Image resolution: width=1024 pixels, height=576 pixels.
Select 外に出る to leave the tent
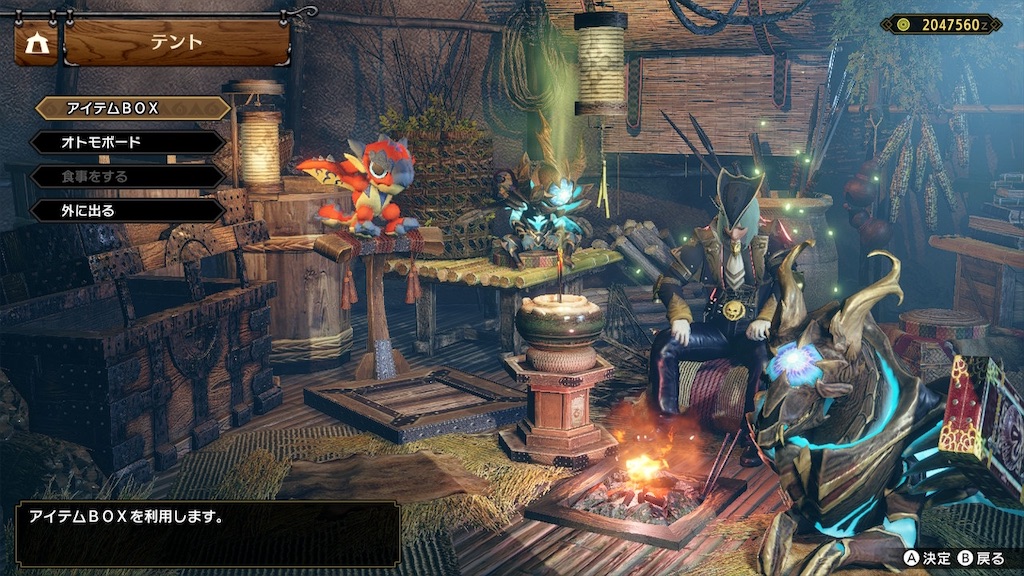pyautogui.click(x=128, y=211)
